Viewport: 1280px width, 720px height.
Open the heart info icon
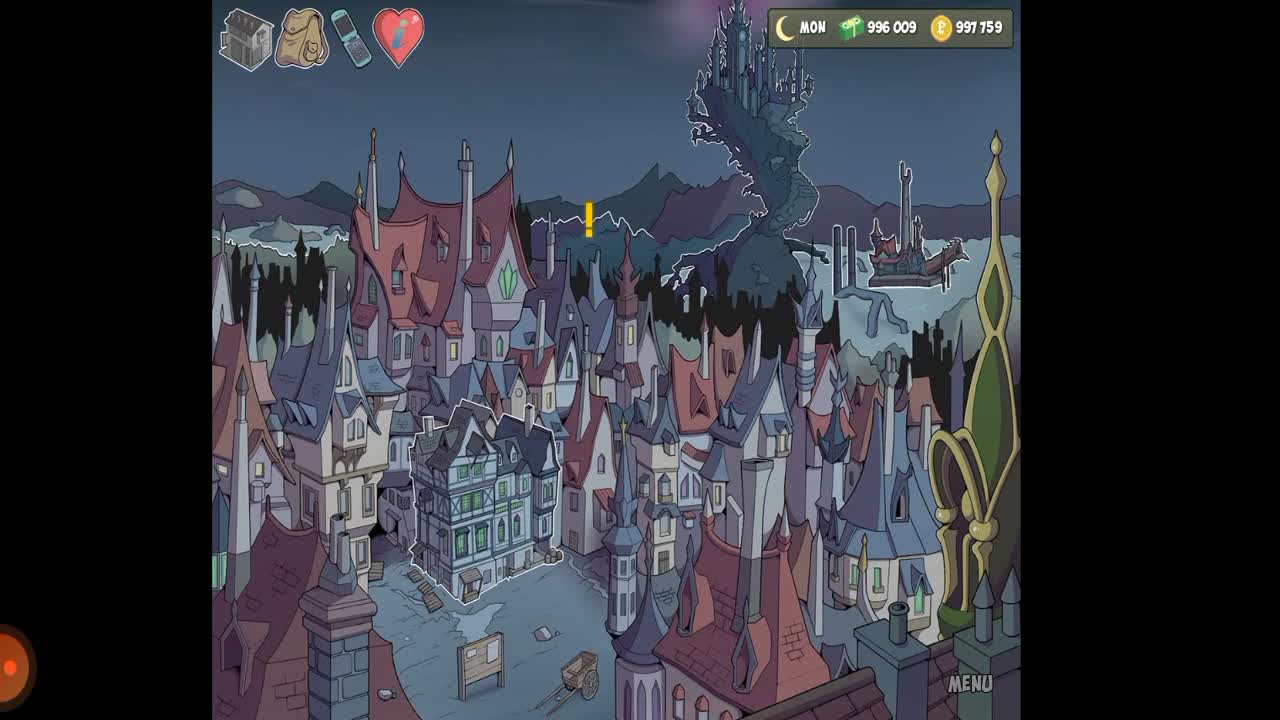(x=398, y=37)
